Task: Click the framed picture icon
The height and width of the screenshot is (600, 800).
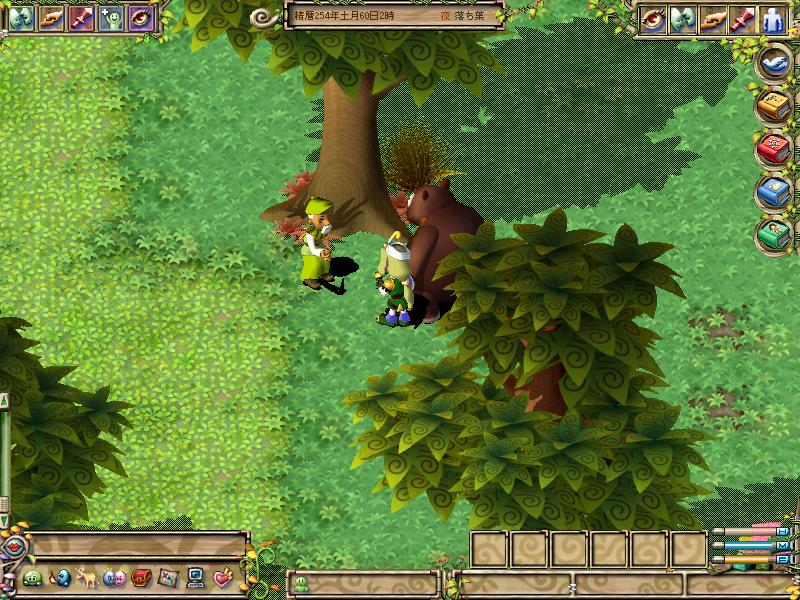Action: coord(167,578)
